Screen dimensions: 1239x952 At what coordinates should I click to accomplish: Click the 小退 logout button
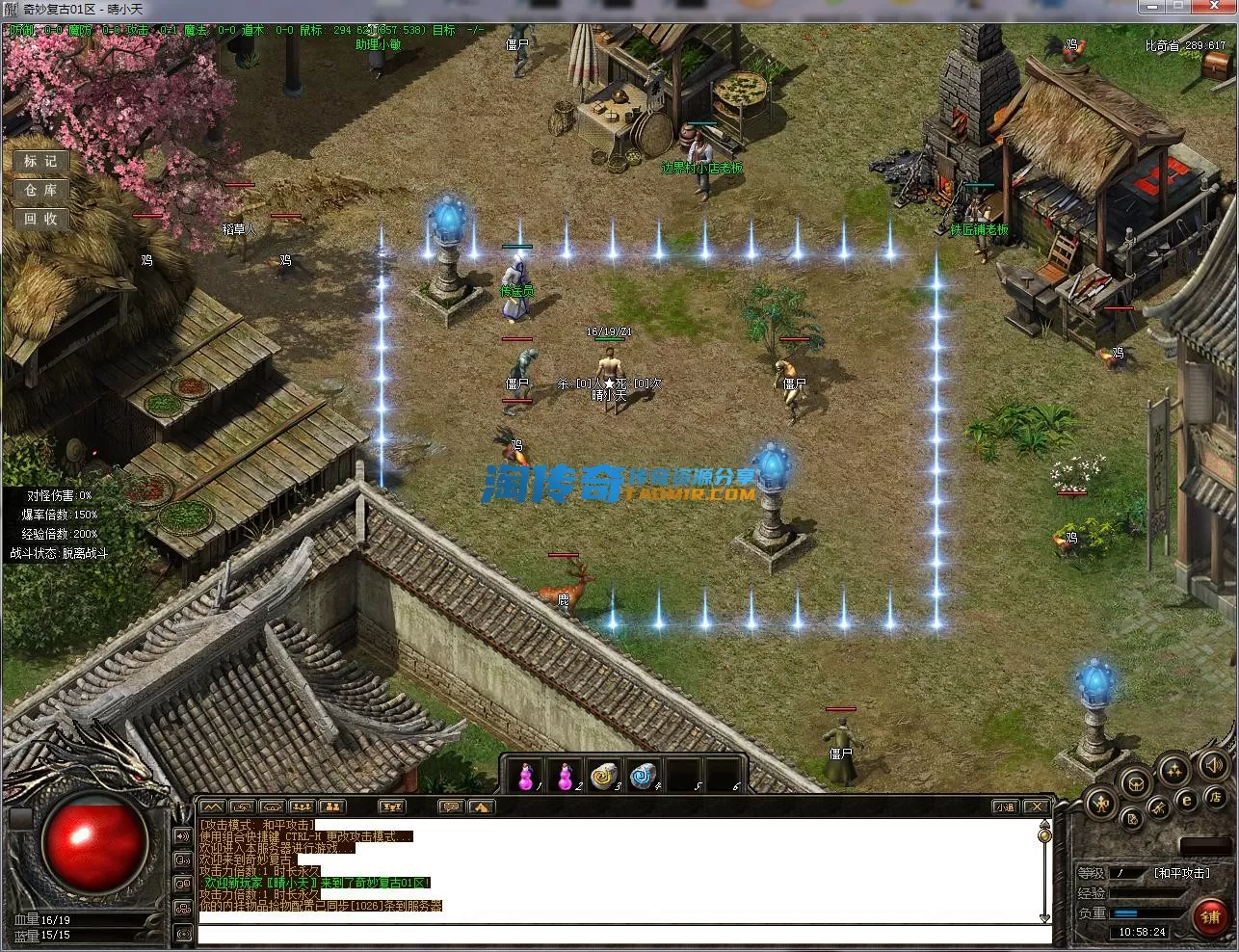(x=1005, y=807)
